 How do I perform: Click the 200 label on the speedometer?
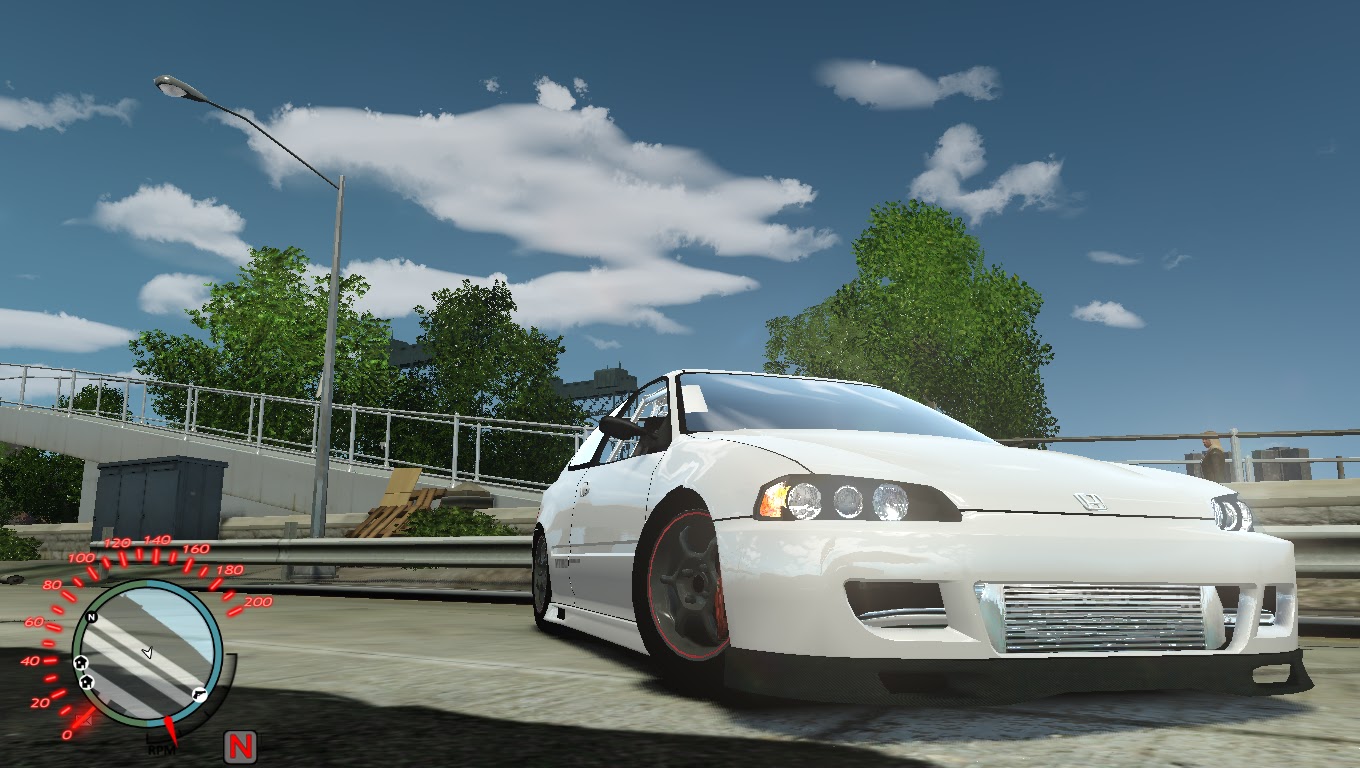tap(259, 602)
